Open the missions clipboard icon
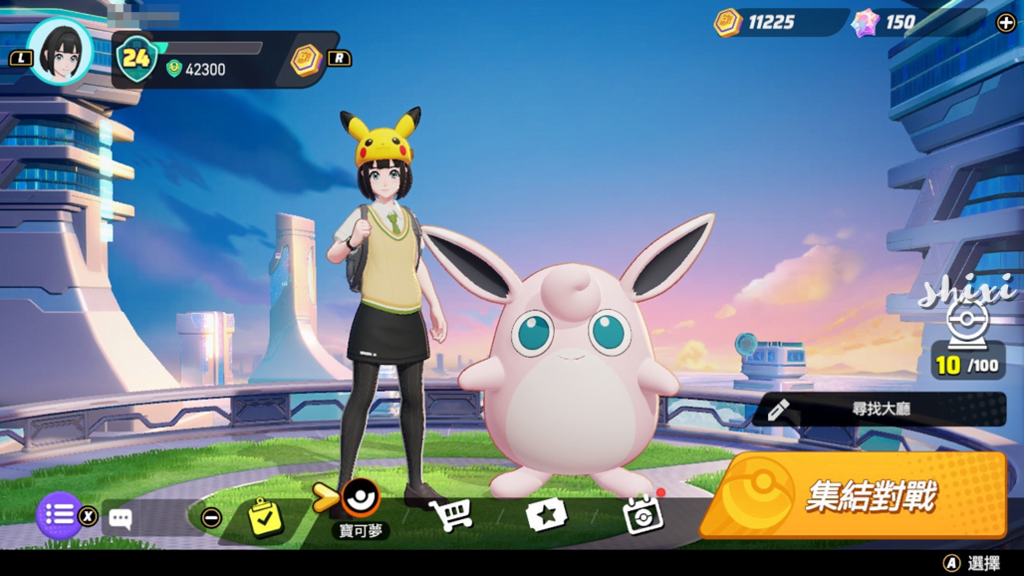 point(265,517)
